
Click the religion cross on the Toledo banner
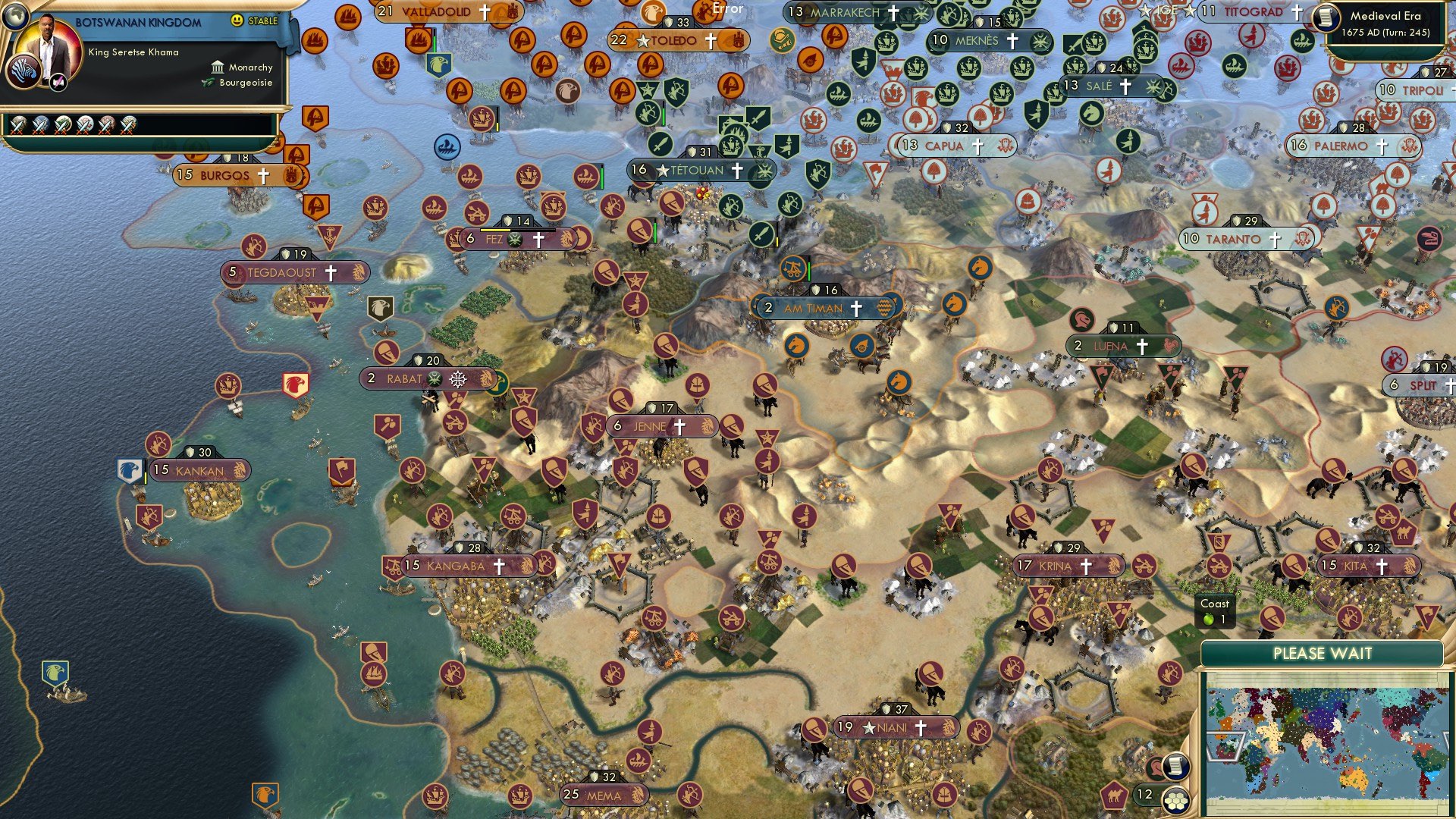711,41
